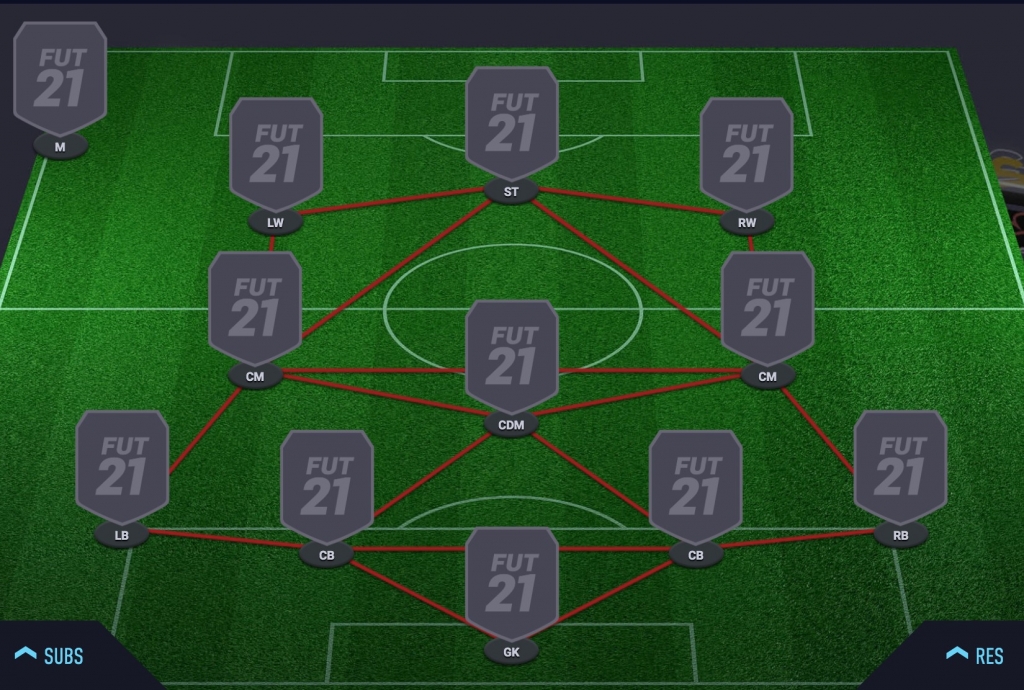Click the LB defender card slot
The image size is (1024, 690).
(122, 468)
